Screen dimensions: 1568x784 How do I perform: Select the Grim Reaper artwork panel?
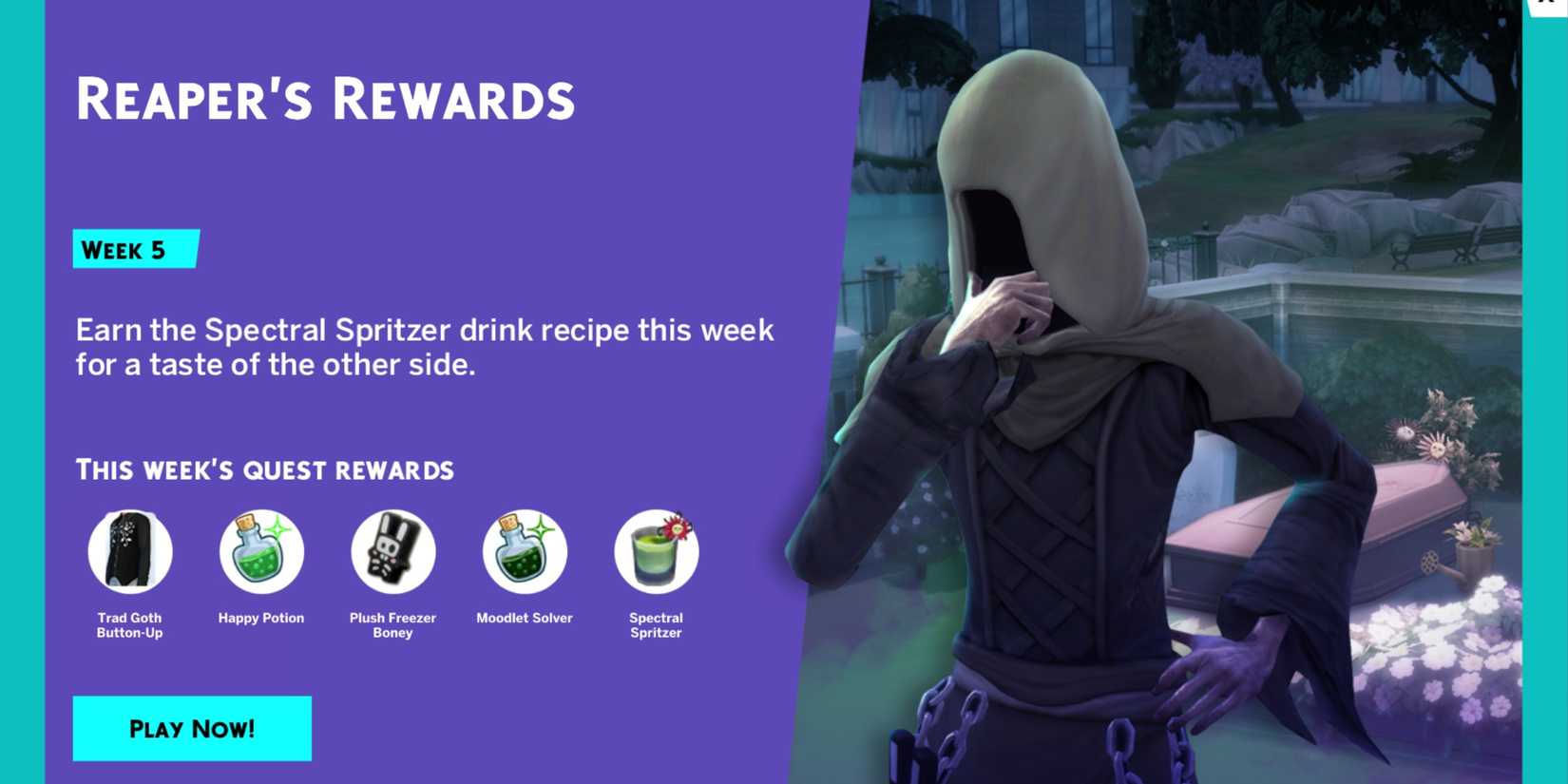click(x=1188, y=380)
